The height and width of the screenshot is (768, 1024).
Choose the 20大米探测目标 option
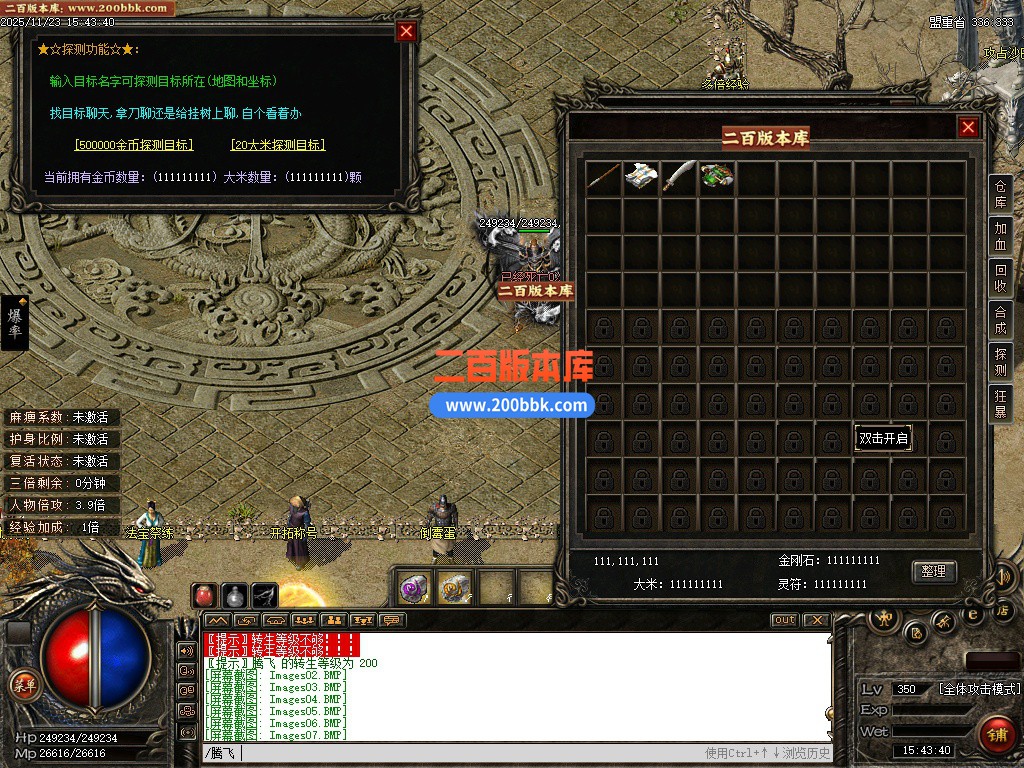tap(278, 145)
